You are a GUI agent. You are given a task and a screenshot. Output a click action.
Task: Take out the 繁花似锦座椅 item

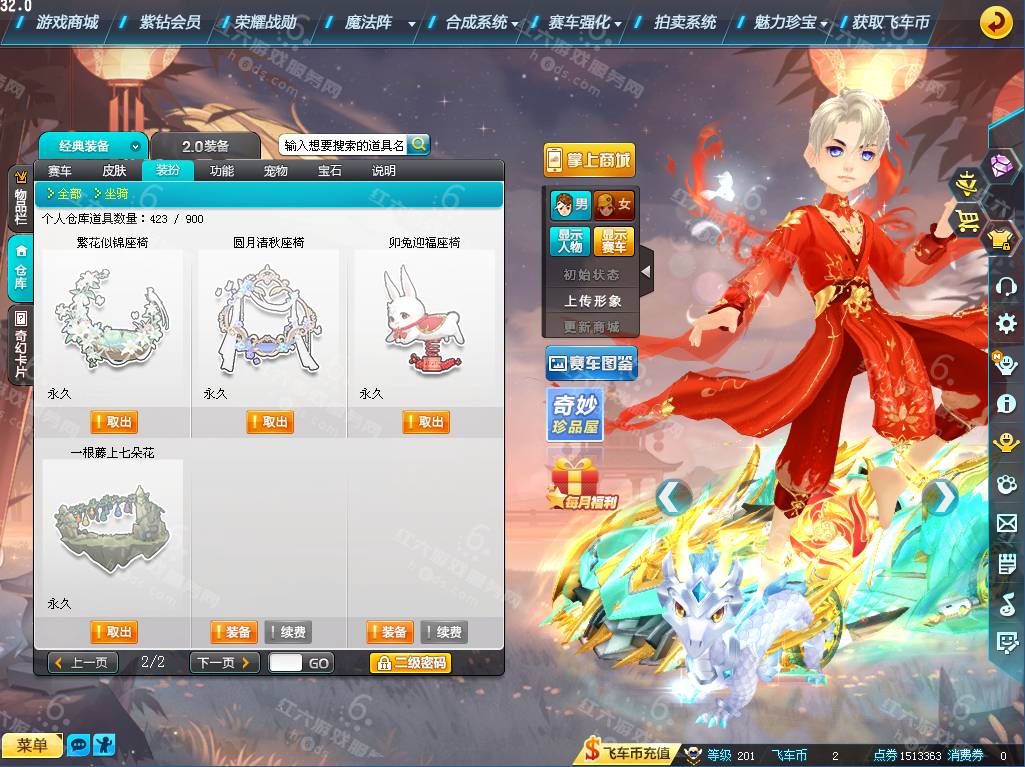point(114,422)
